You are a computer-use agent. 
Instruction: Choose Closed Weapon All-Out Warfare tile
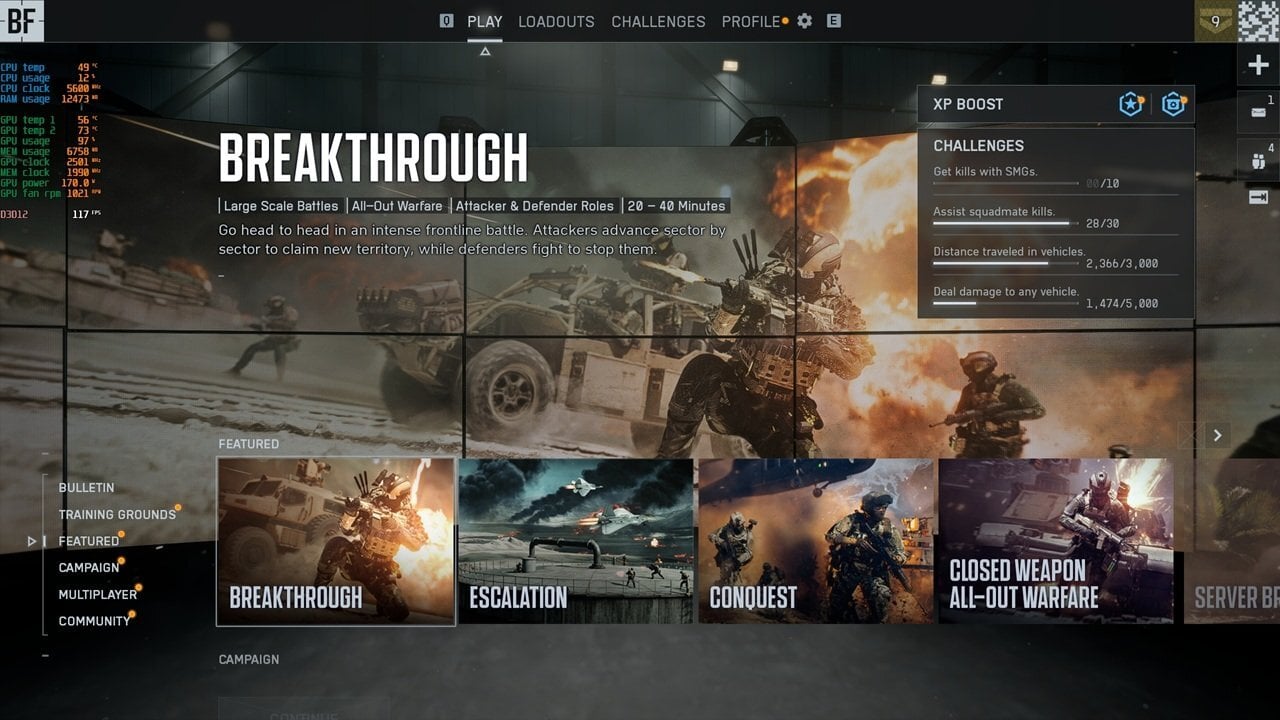point(1056,541)
